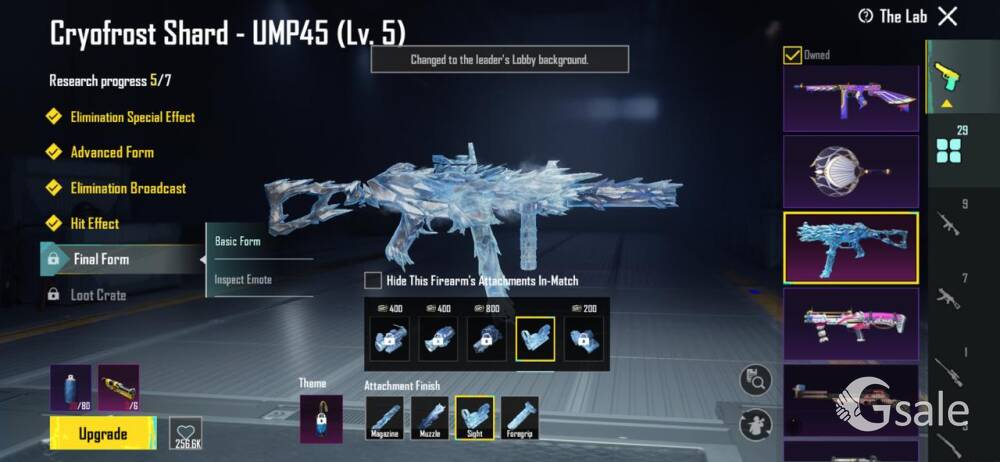Image resolution: width=1000 pixels, height=462 pixels.
Task: Select the Magazine attachment finish
Action: 385,417
